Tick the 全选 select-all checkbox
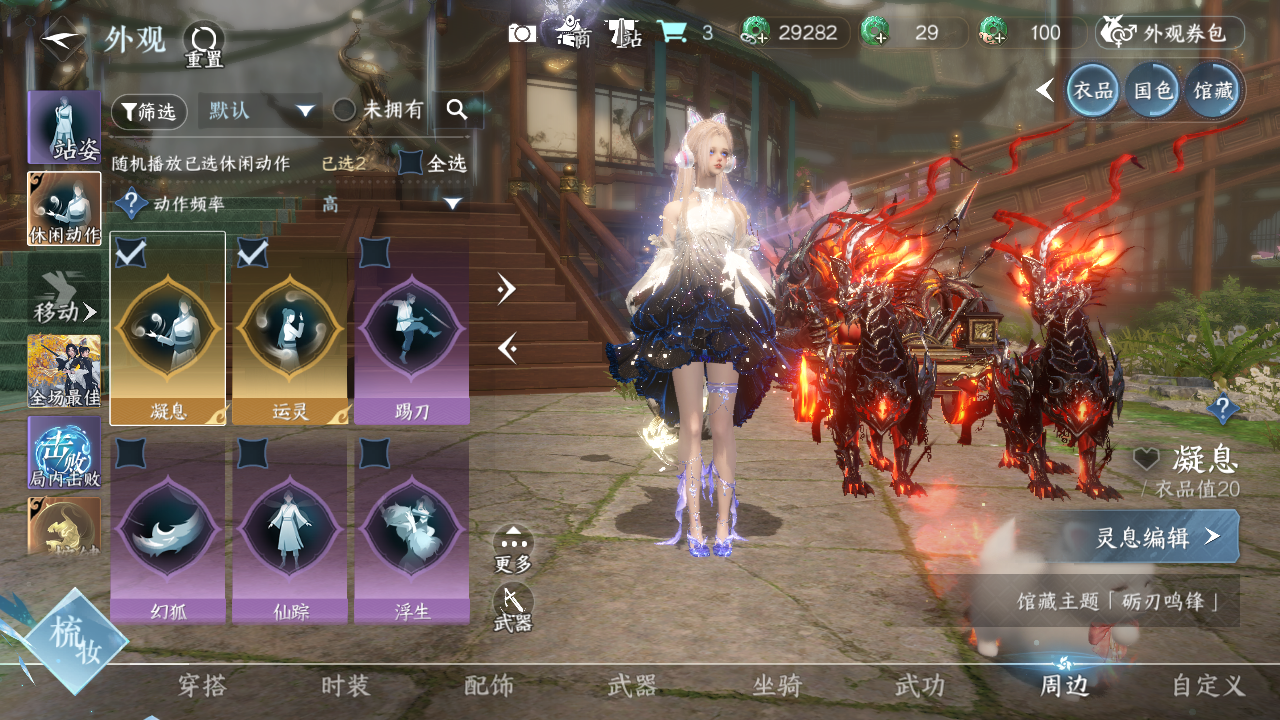Viewport: 1280px width, 720px height. tap(411, 163)
